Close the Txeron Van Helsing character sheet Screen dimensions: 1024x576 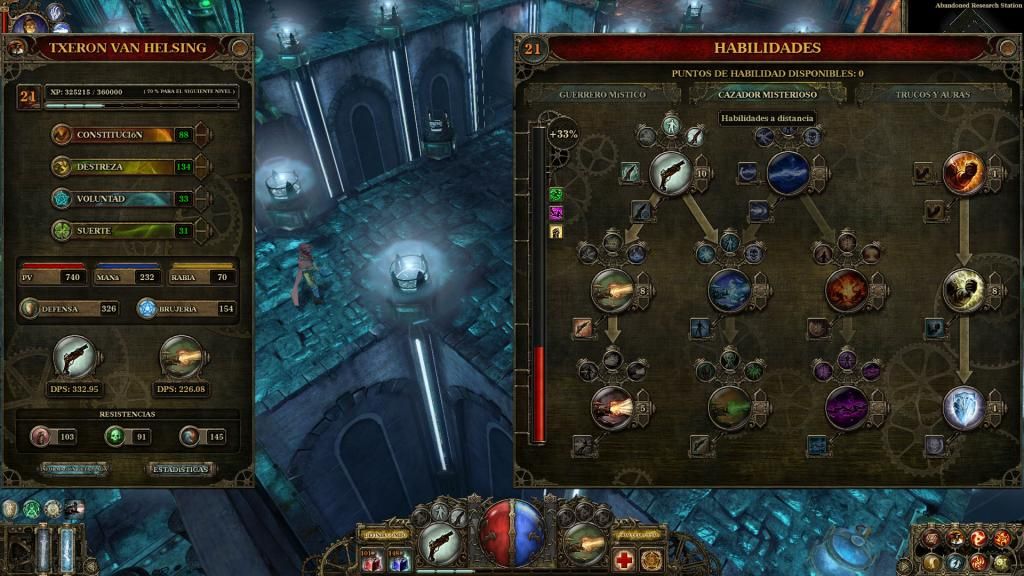point(240,48)
